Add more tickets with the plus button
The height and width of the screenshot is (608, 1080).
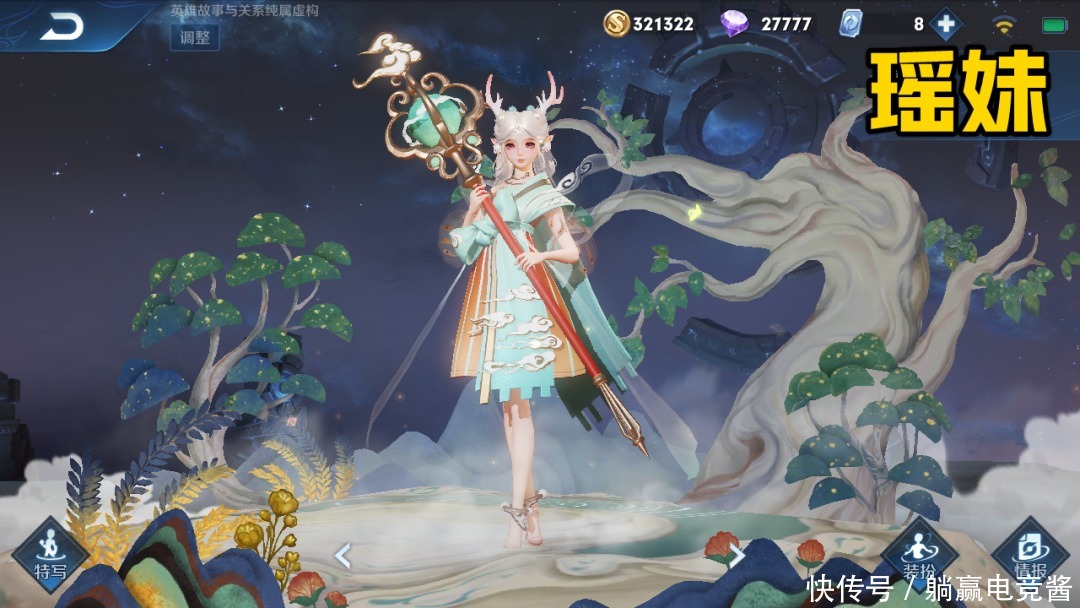coord(945,24)
